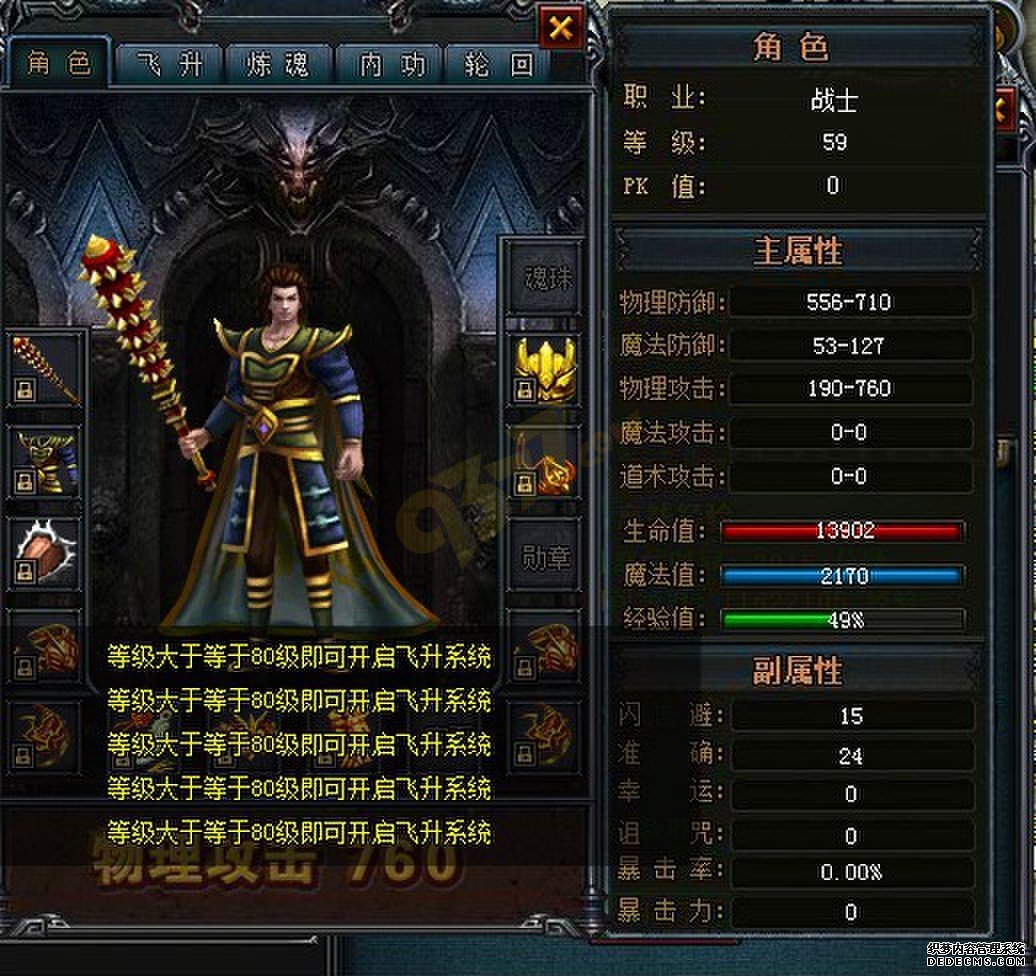Switch to the 角色 tab

[x=58, y=65]
